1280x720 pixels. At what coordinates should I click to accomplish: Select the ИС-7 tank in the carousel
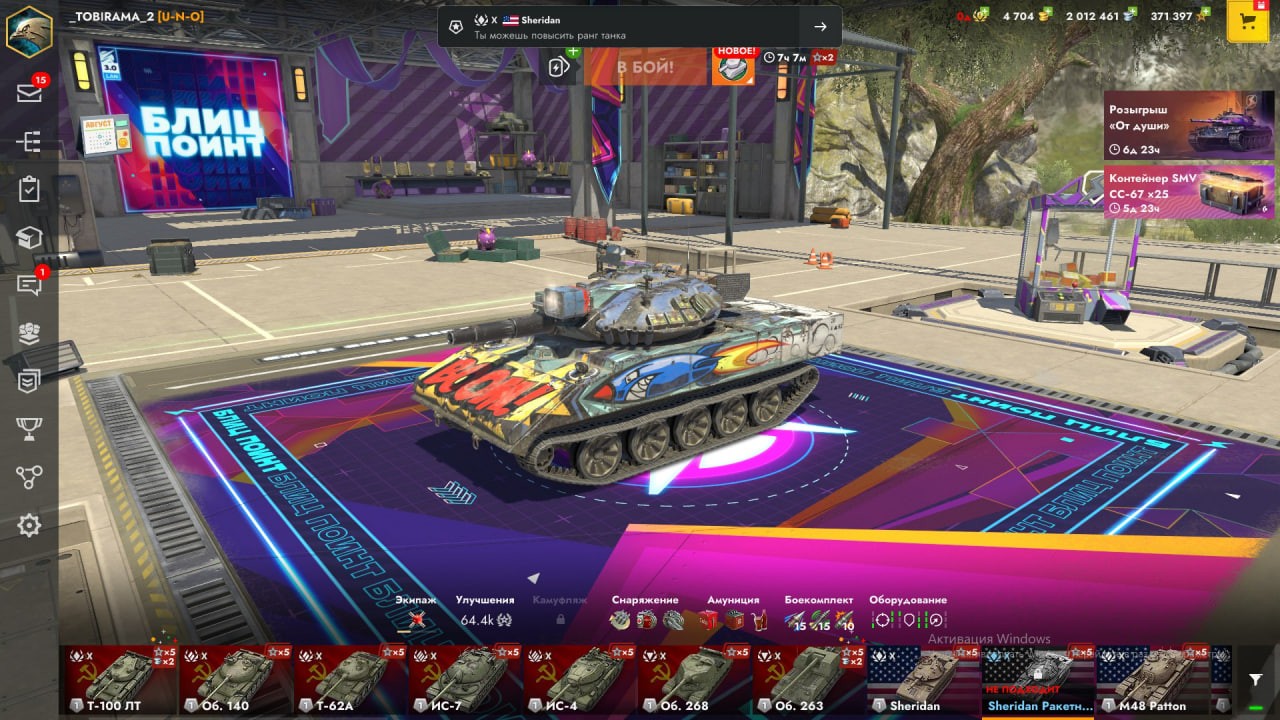(465, 680)
